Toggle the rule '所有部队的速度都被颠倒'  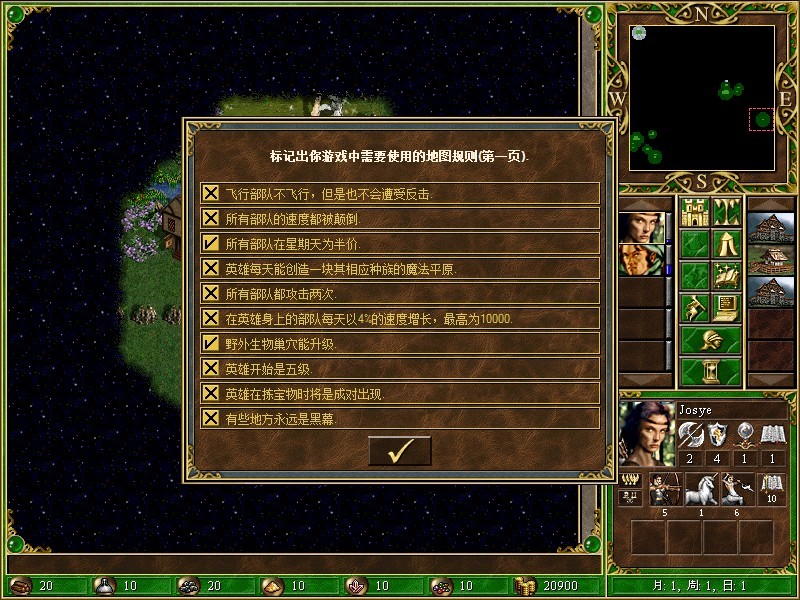(x=211, y=218)
